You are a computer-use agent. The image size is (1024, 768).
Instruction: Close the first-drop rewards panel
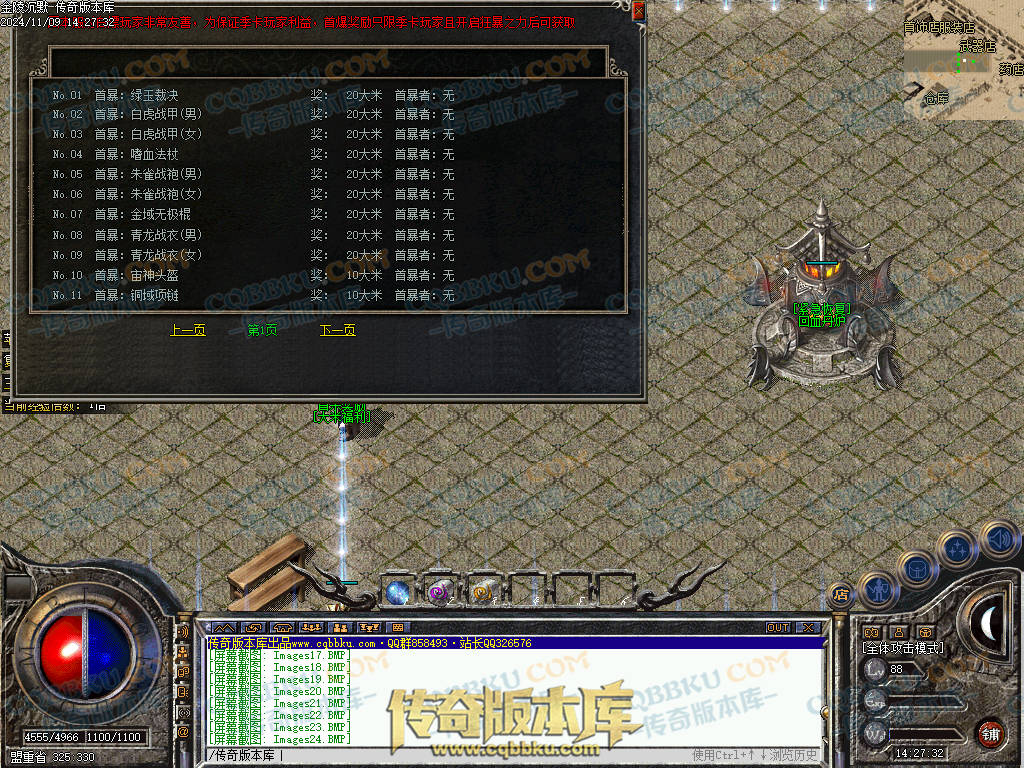click(x=638, y=10)
